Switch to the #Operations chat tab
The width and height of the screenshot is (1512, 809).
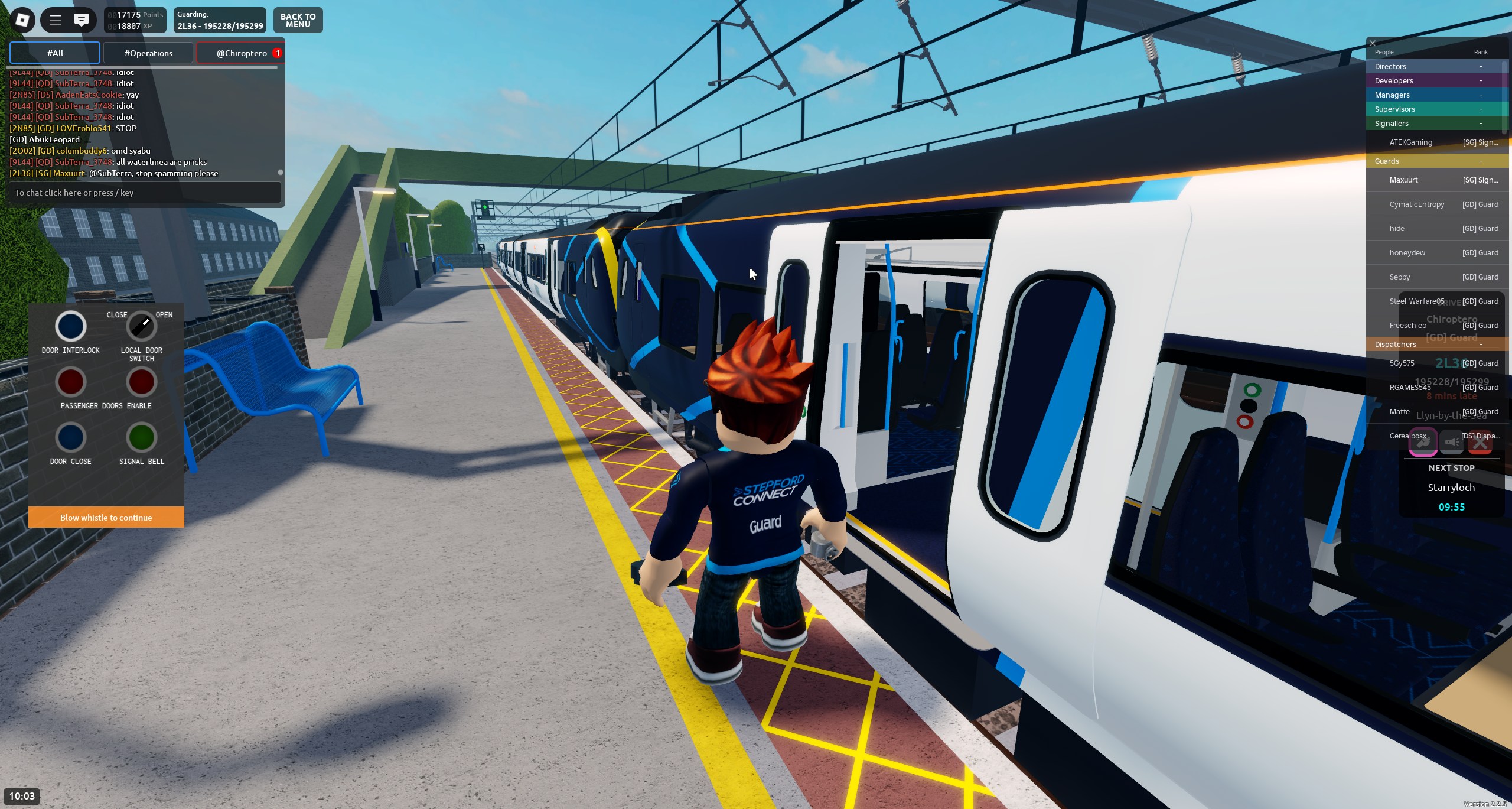148,53
